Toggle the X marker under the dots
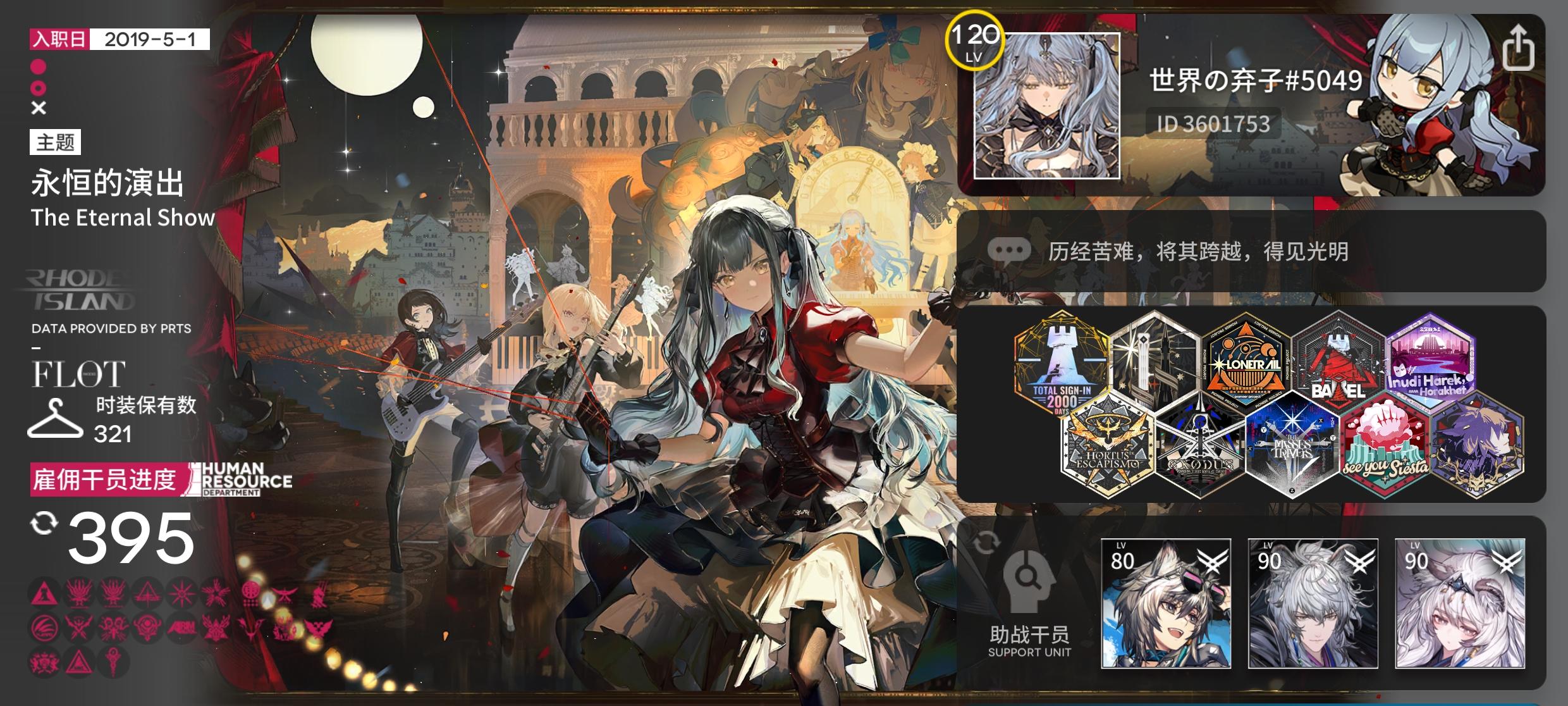1568x706 pixels. coord(39,108)
